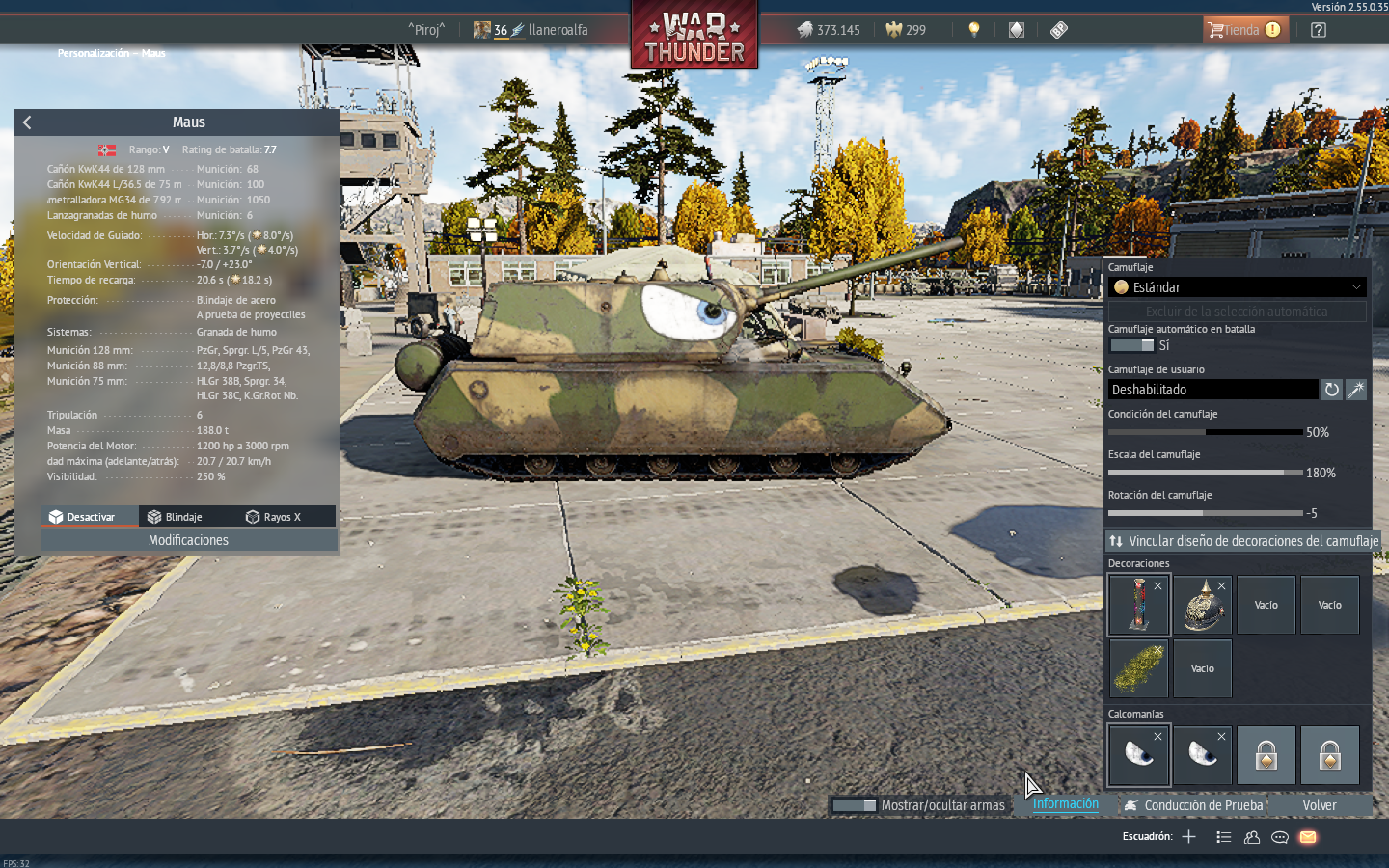Toggle automatic camouflage in battle
This screenshot has height=868, width=1389.
pyautogui.click(x=1132, y=345)
